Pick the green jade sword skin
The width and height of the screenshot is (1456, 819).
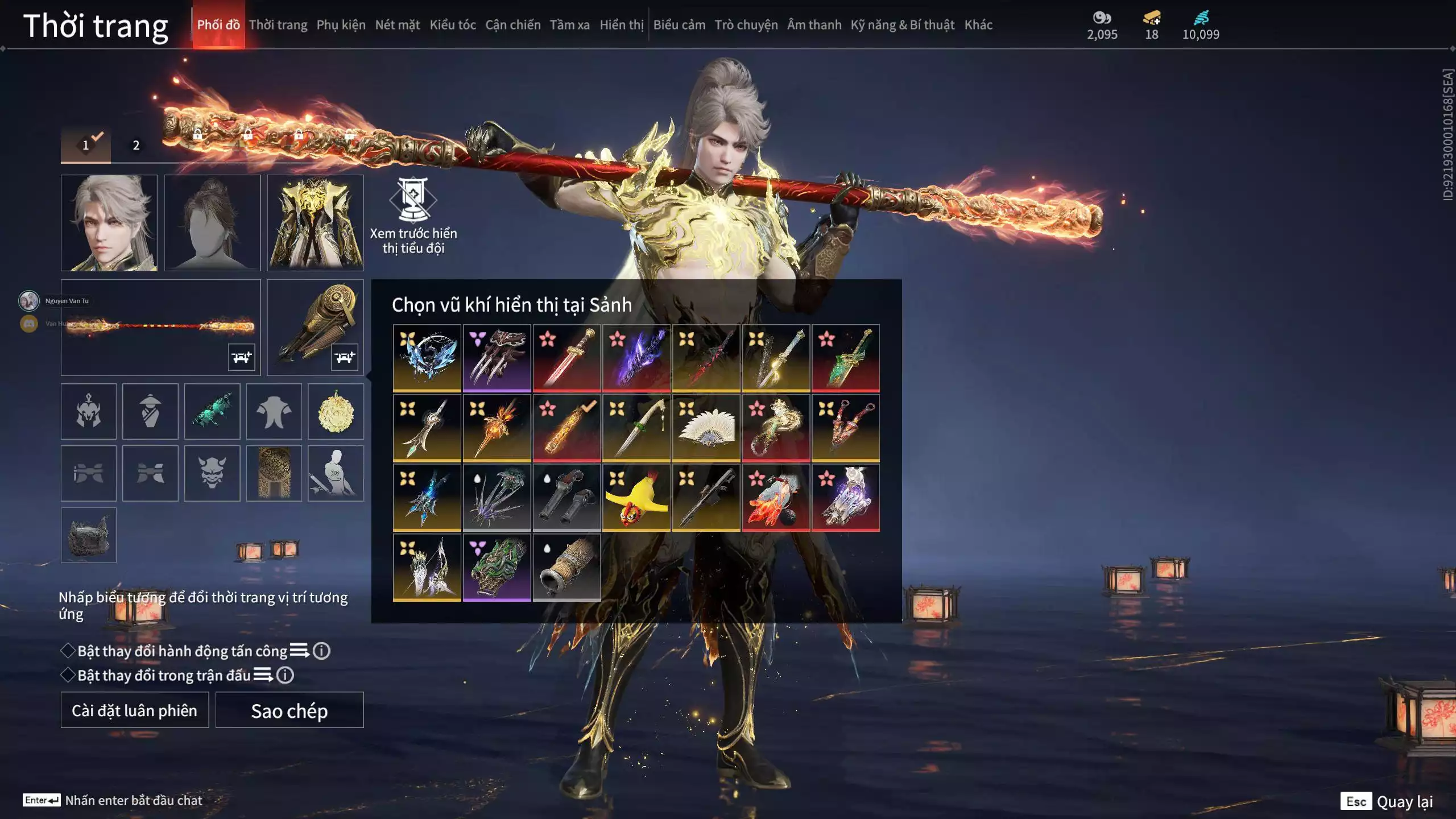pos(845,358)
